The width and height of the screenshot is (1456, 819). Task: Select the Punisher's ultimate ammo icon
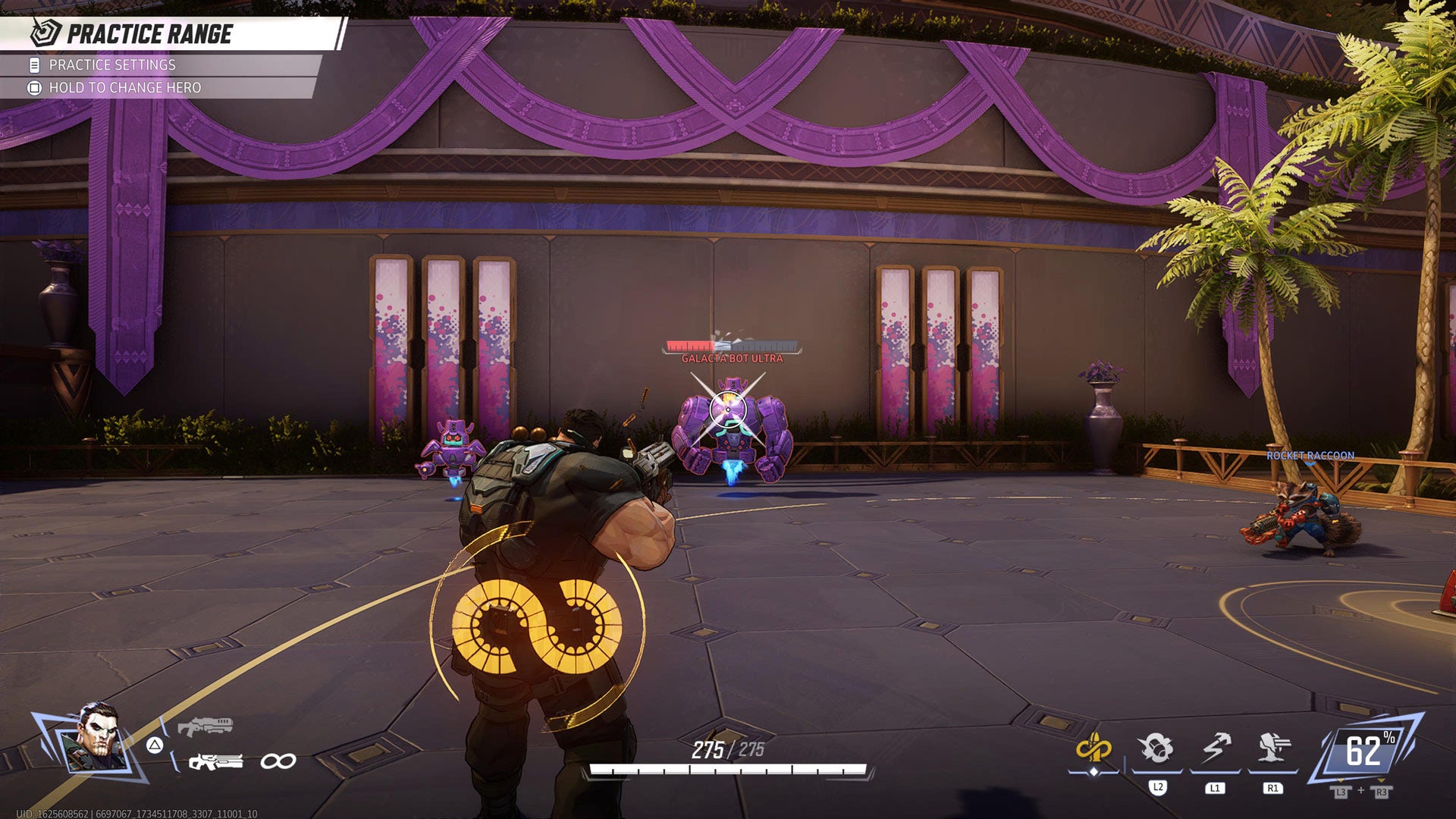point(1096,748)
